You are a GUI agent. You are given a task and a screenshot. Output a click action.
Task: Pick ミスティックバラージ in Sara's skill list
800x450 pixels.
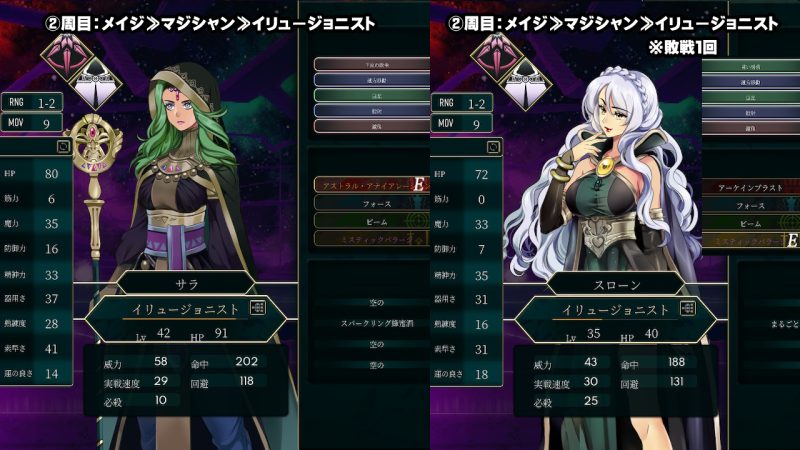tap(365, 238)
